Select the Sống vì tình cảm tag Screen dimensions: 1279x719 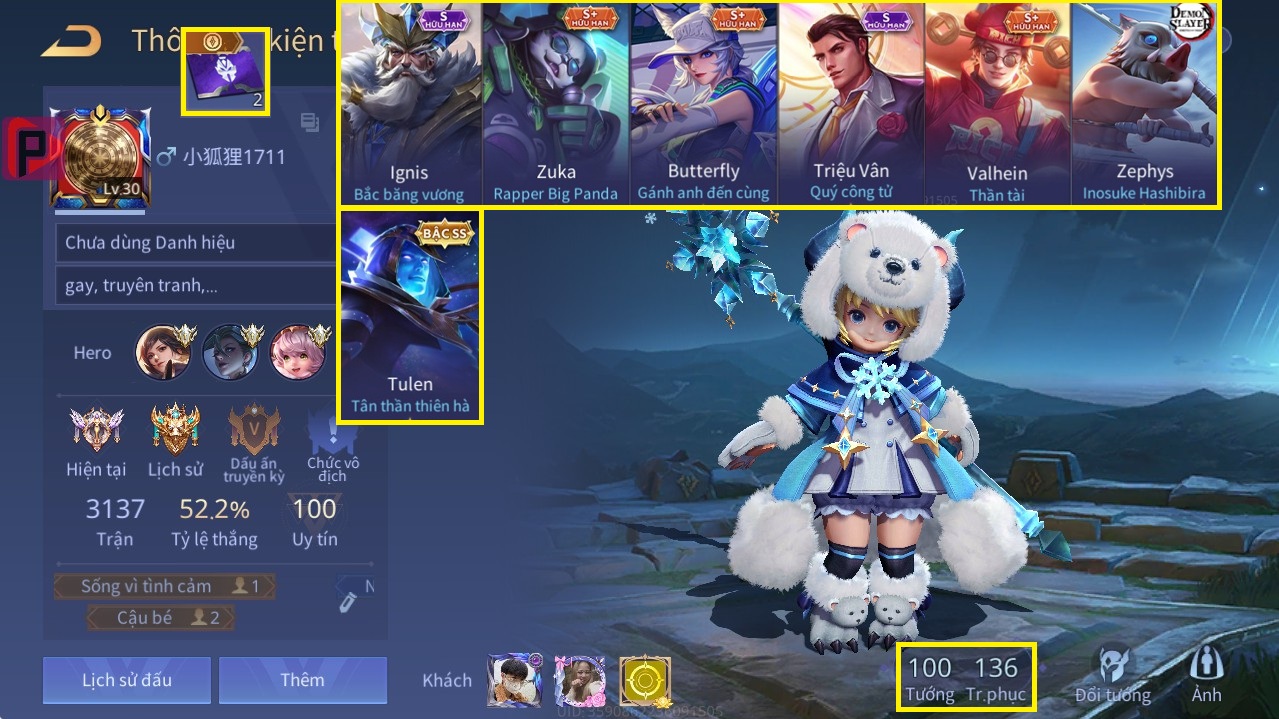tap(163, 586)
